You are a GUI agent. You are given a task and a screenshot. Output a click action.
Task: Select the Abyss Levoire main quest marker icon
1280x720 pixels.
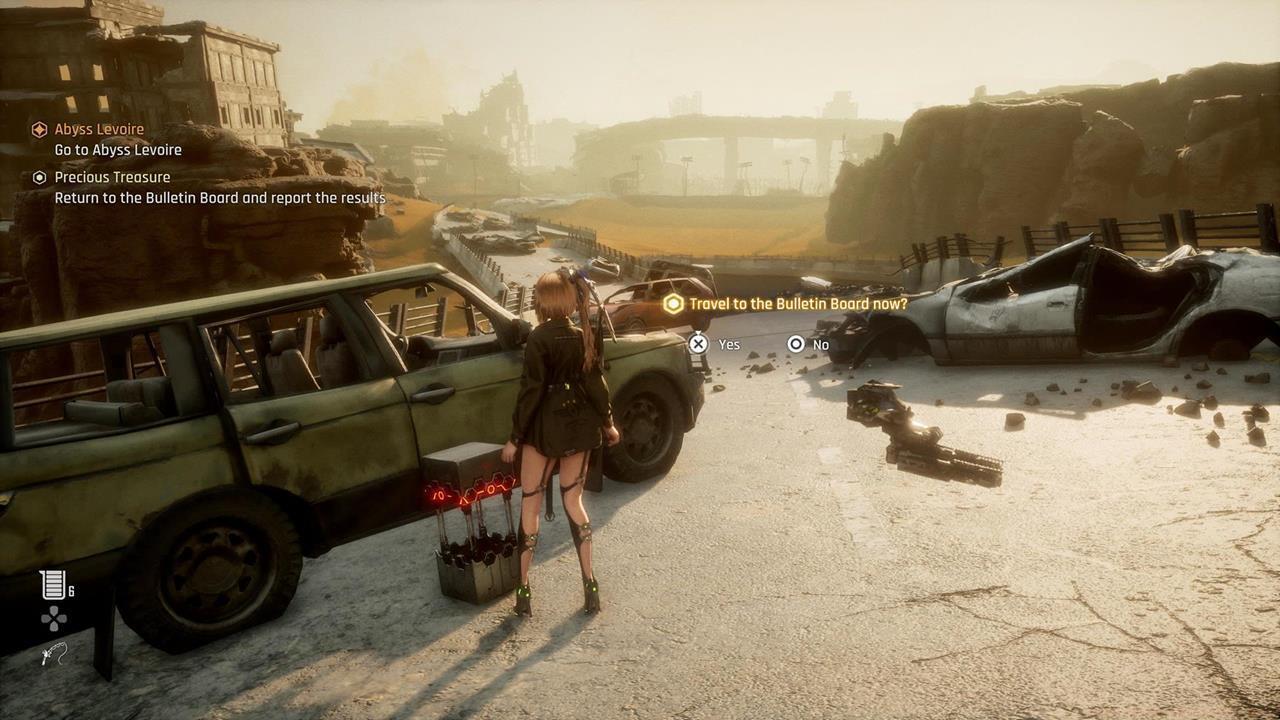click(40, 129)
